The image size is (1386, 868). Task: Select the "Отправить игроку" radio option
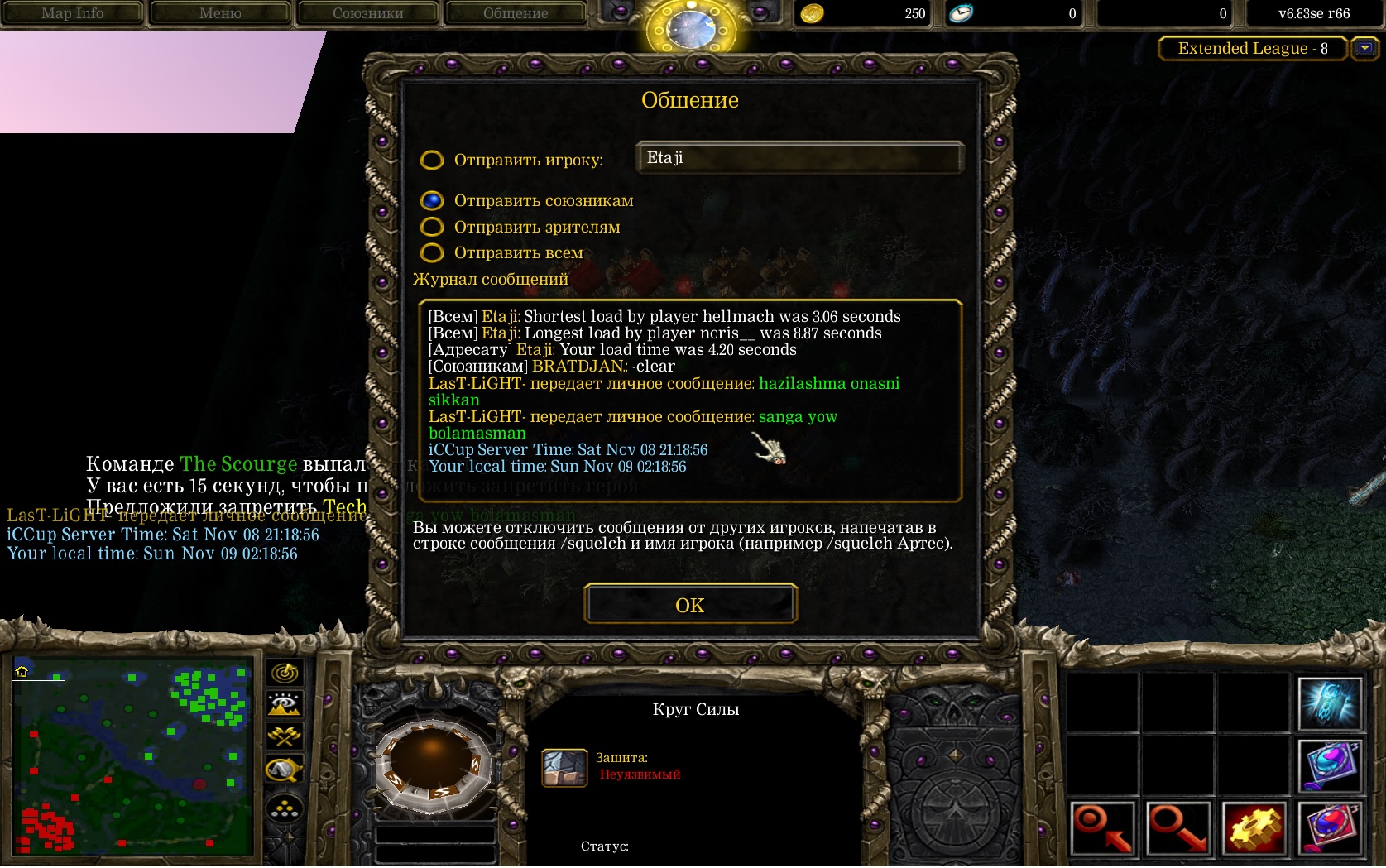[x=432, y=160]
